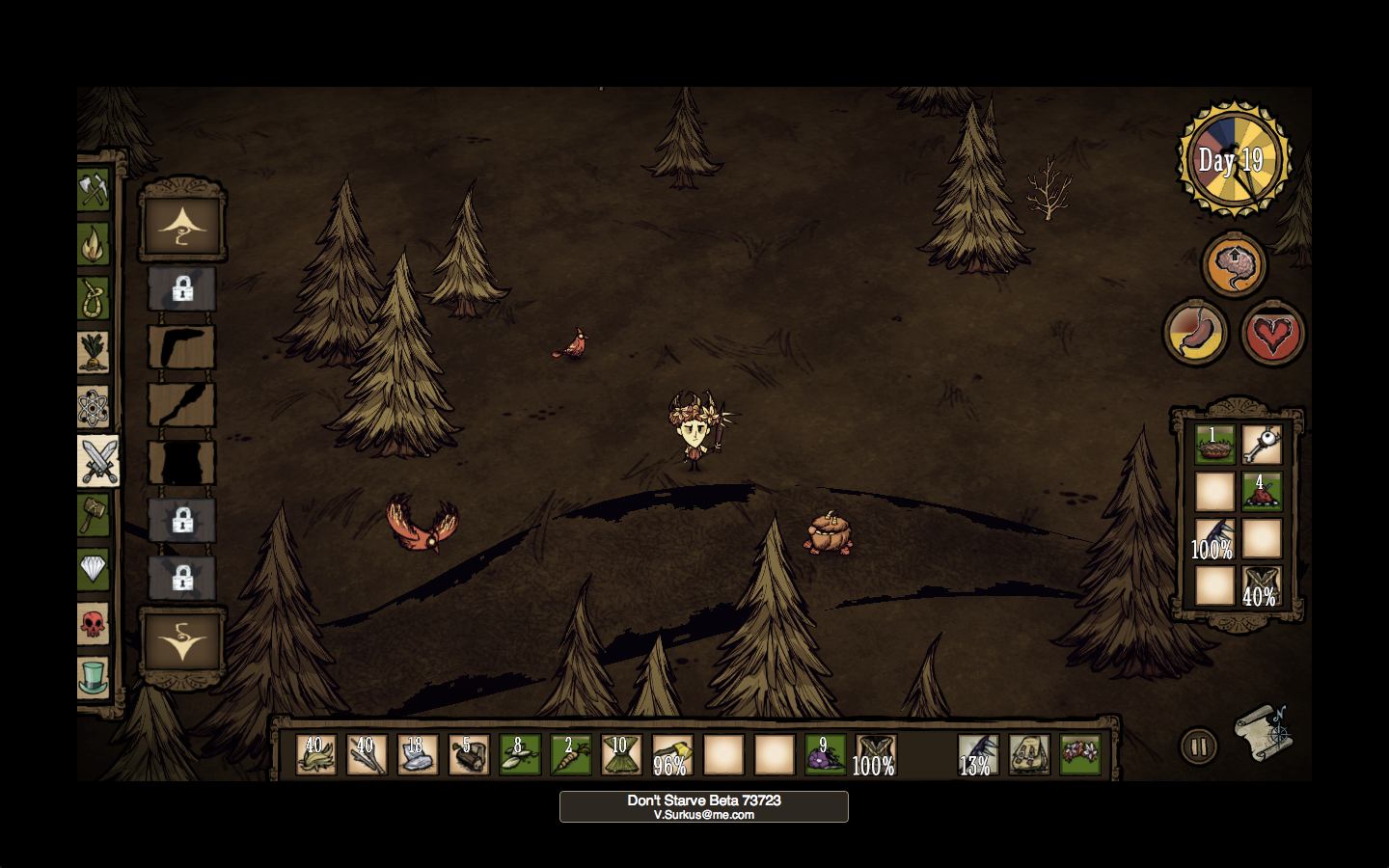Choose the Refine diamond tab
This screenshot has height=868, width=1389.
click(93, 569)
